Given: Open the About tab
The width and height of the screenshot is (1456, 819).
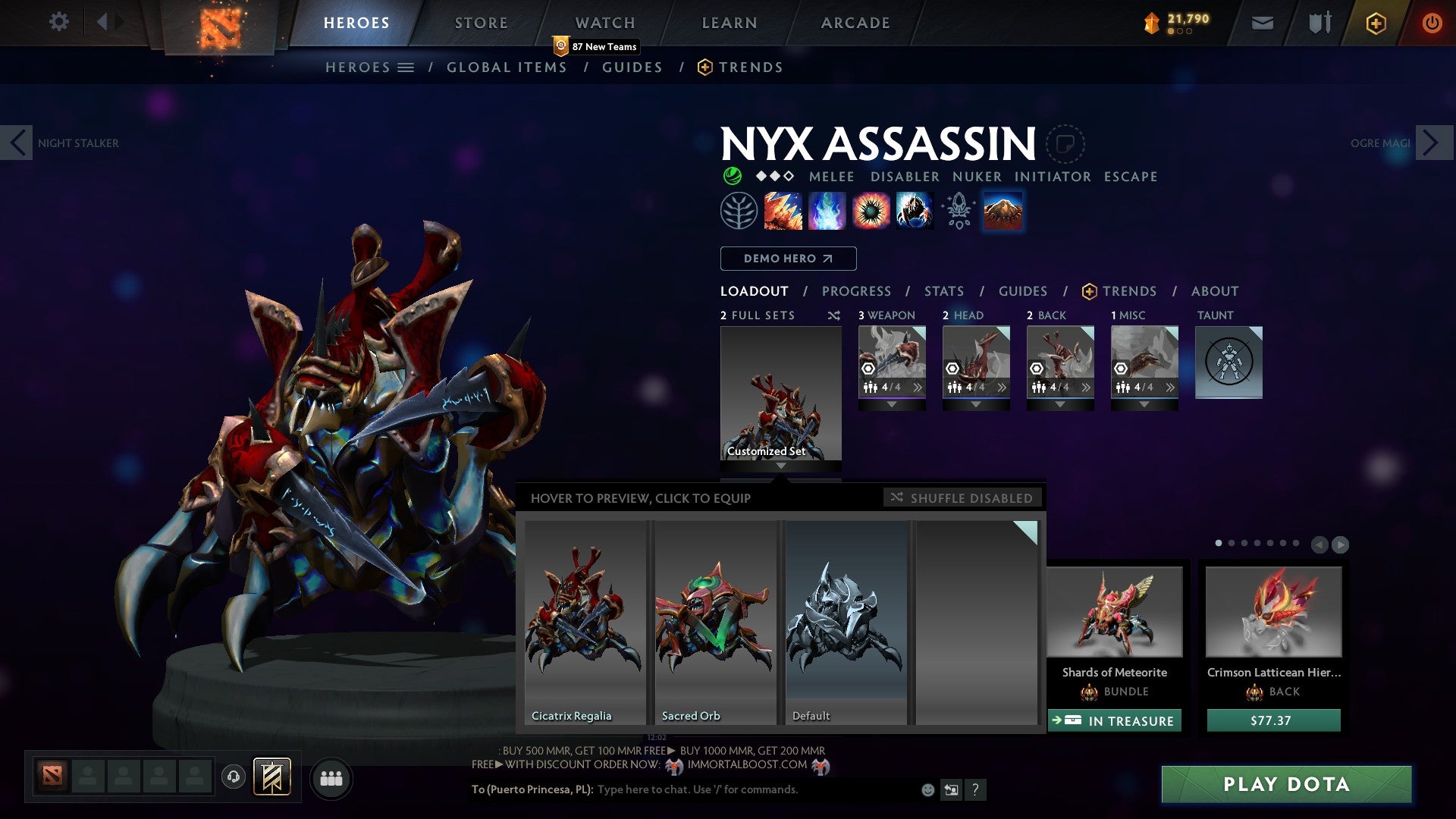Looking at the screenshot, I should [x=1214, y=291].
